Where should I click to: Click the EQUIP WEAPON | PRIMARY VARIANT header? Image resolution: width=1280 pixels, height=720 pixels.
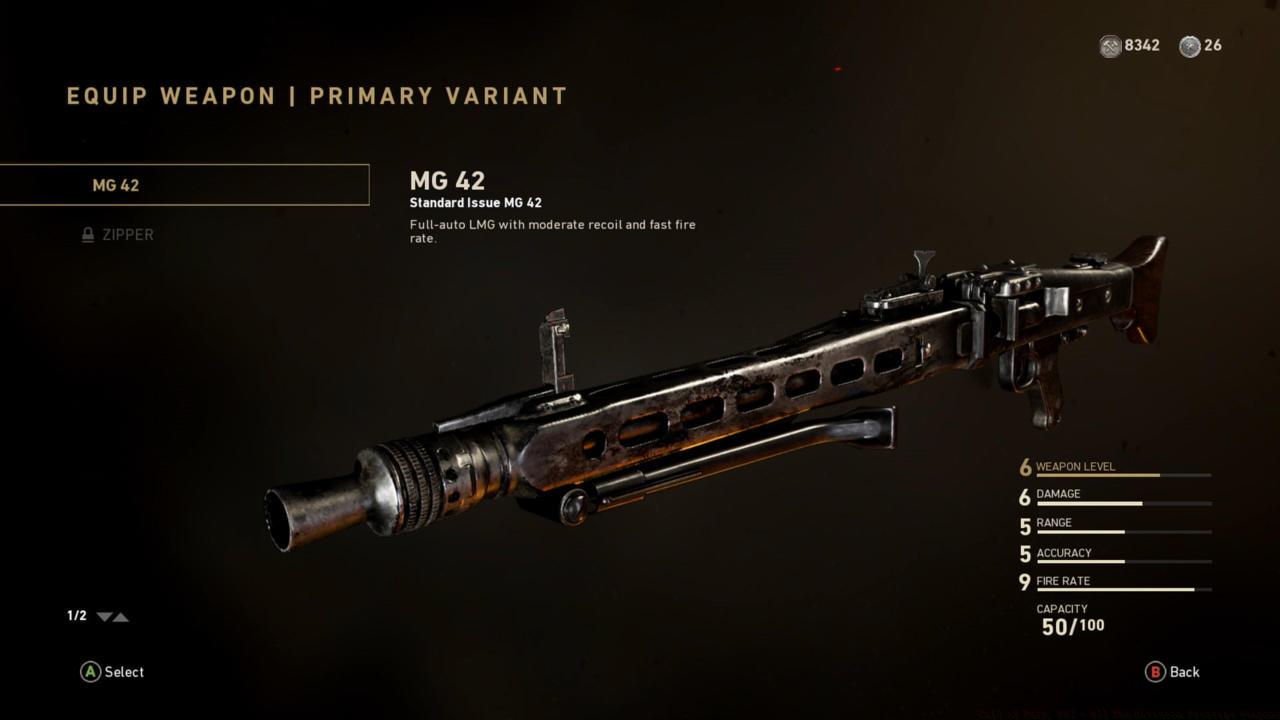coord(315,96)
